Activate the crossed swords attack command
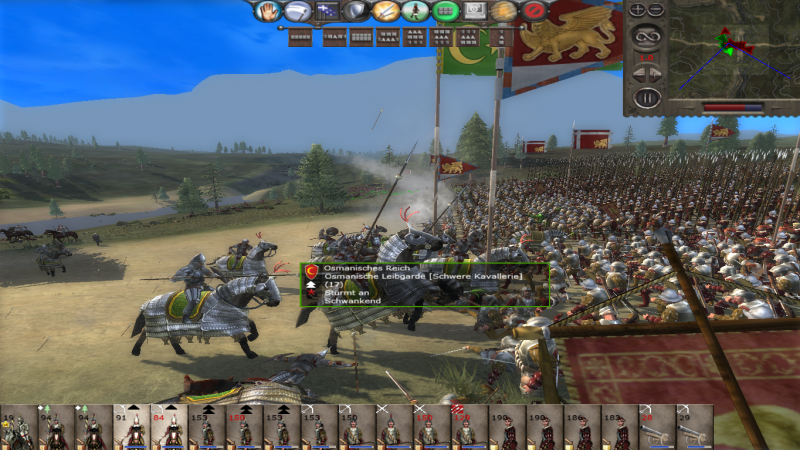This screenshot has height=450, width=800. (387, 11)
